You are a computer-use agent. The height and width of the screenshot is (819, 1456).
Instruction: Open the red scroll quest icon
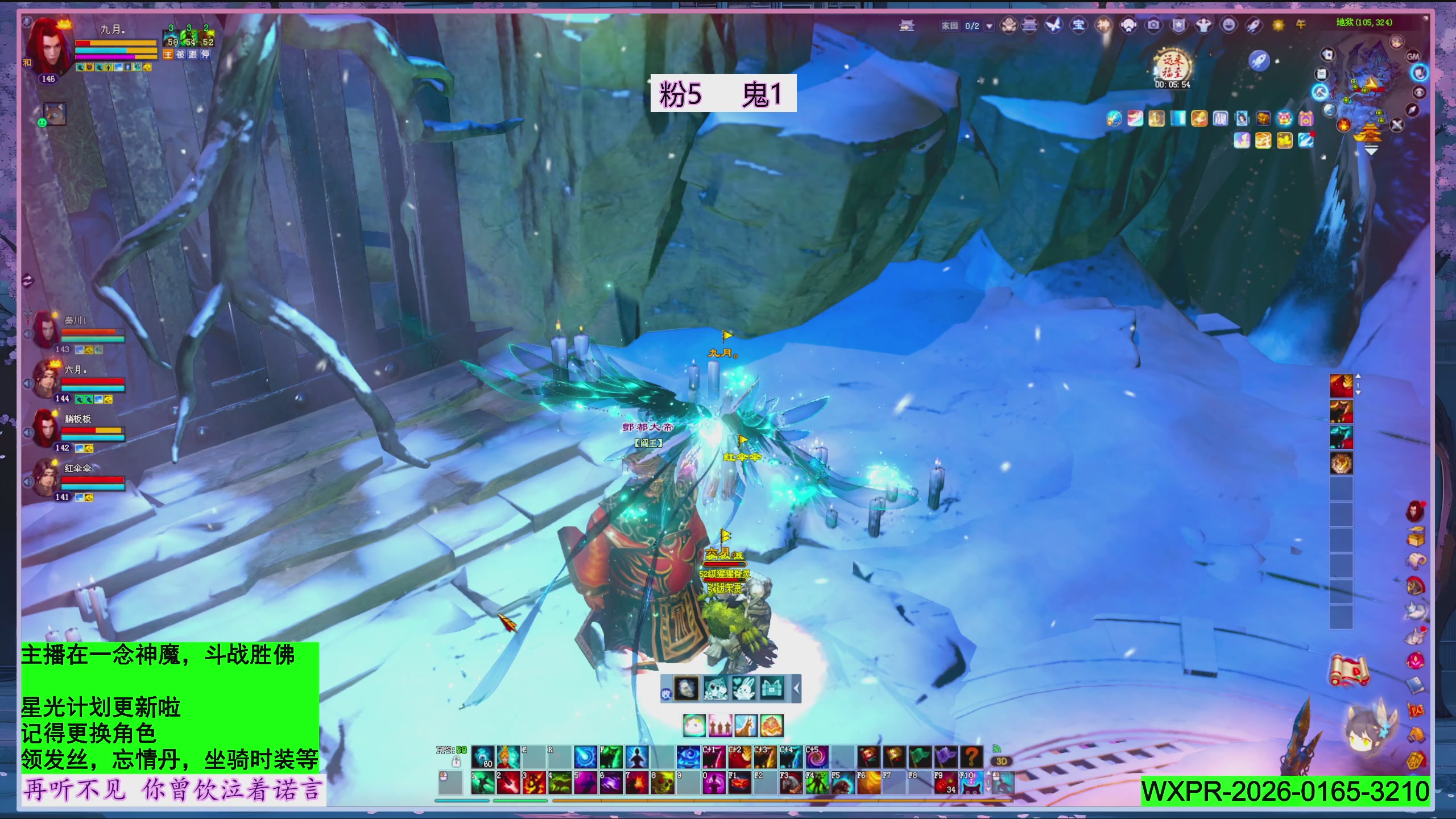(1349, 670)
